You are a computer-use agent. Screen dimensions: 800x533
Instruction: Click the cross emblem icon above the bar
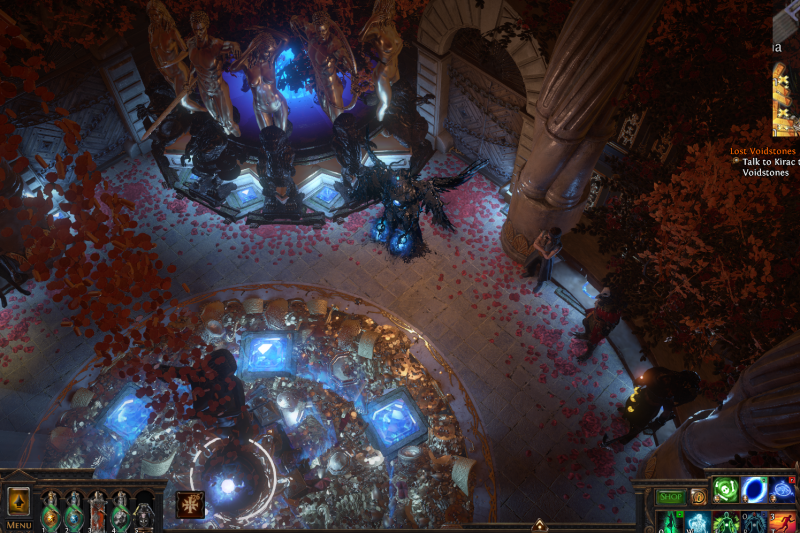pyautogui.click(x=190, y=504)
